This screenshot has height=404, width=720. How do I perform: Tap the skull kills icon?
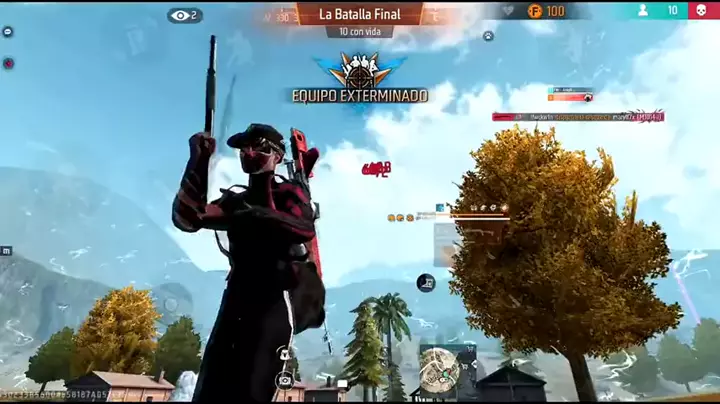[702, 11]
